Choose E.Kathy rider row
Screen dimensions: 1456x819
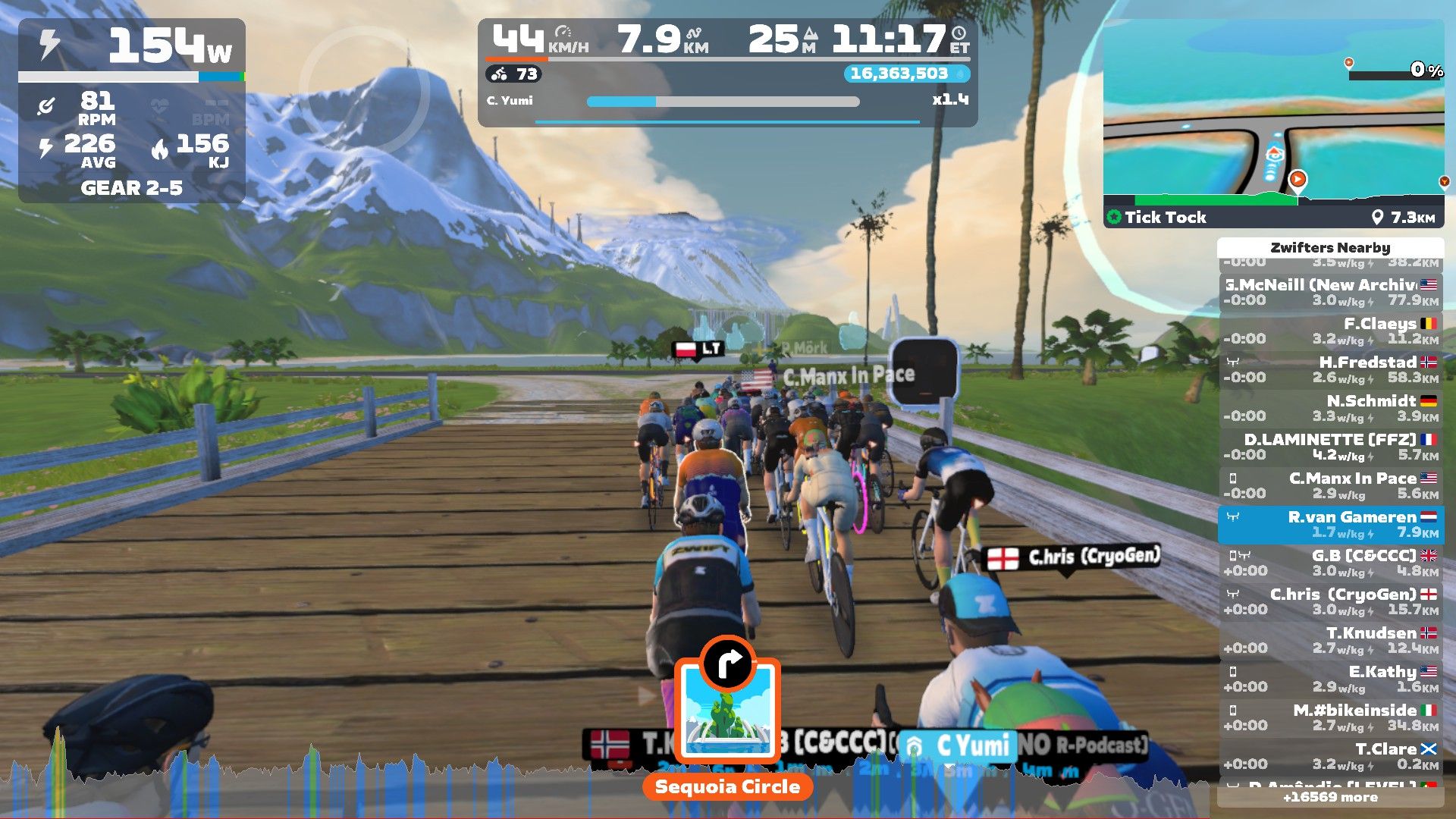[1331, 679]
